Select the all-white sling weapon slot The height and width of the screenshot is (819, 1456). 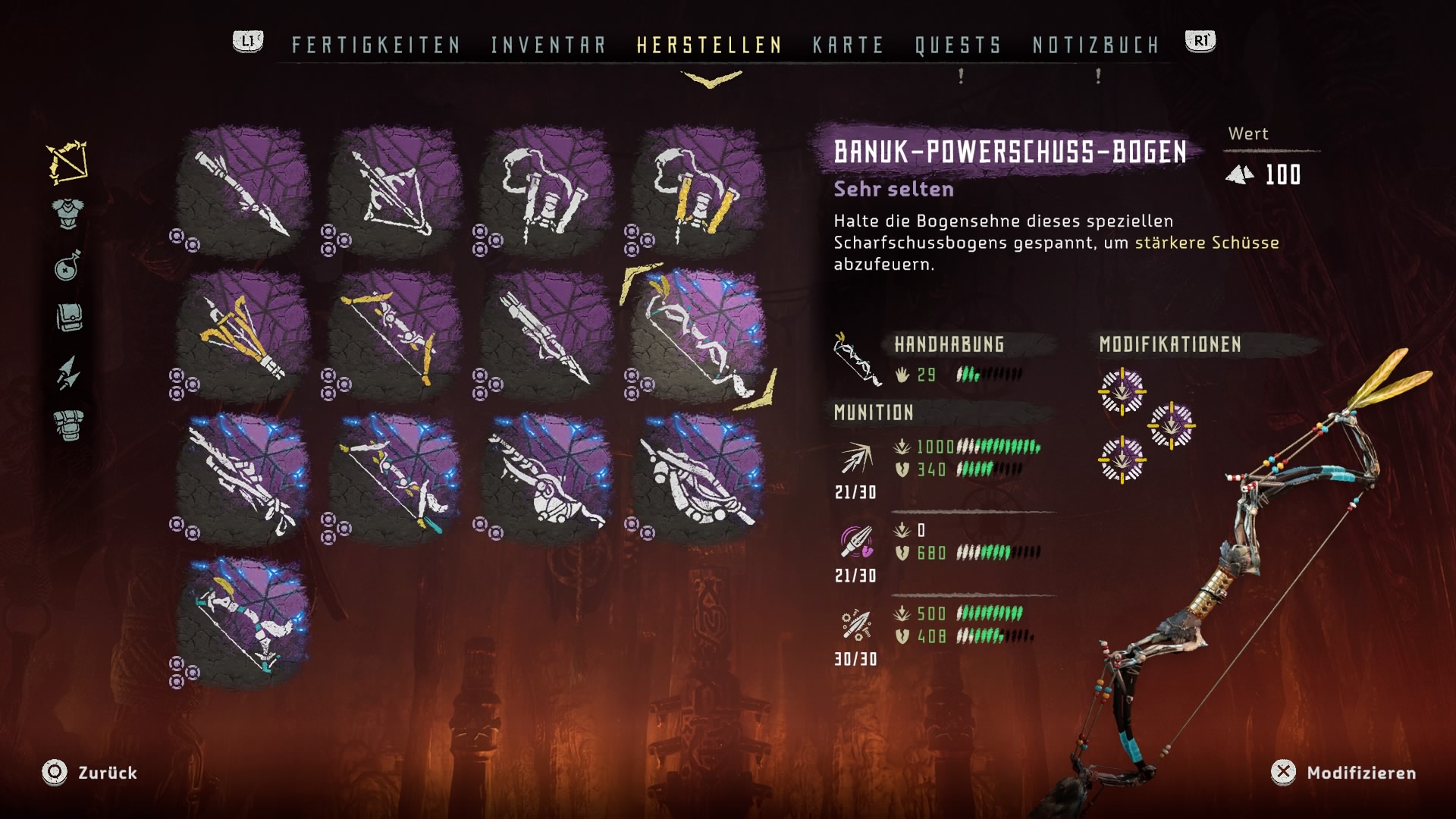[546, 193]
